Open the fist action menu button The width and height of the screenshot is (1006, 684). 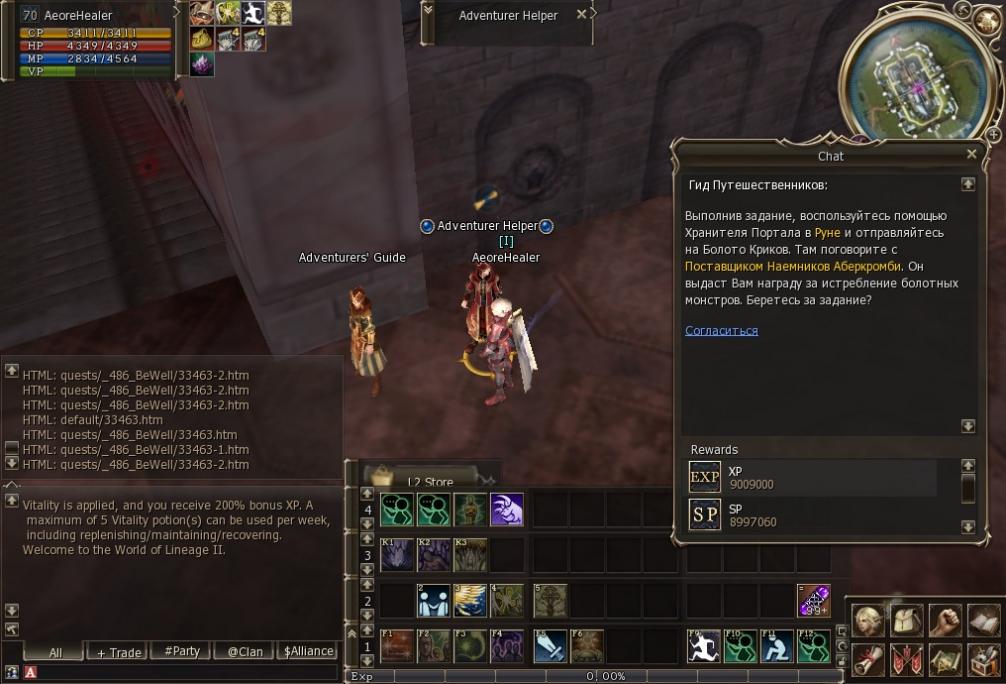click(x=944, y=621)
